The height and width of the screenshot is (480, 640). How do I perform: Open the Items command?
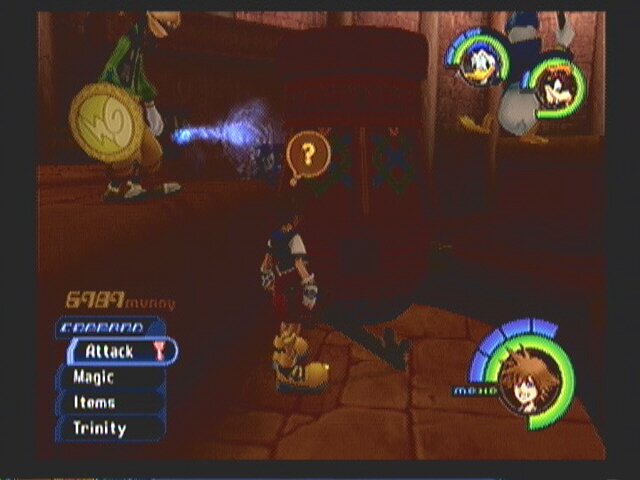(x=110, y=402)
